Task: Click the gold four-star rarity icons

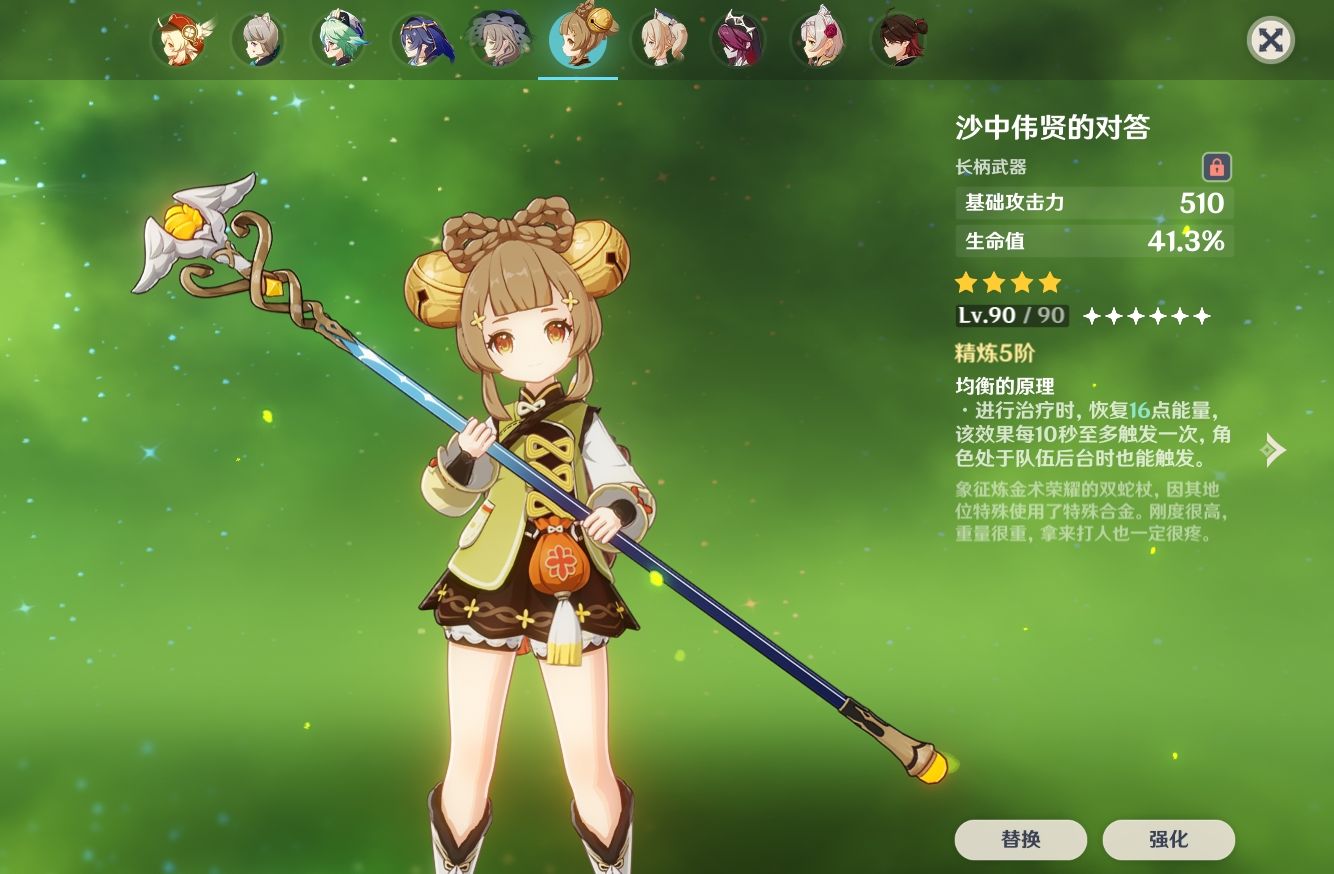Action: coord(1010,283)
